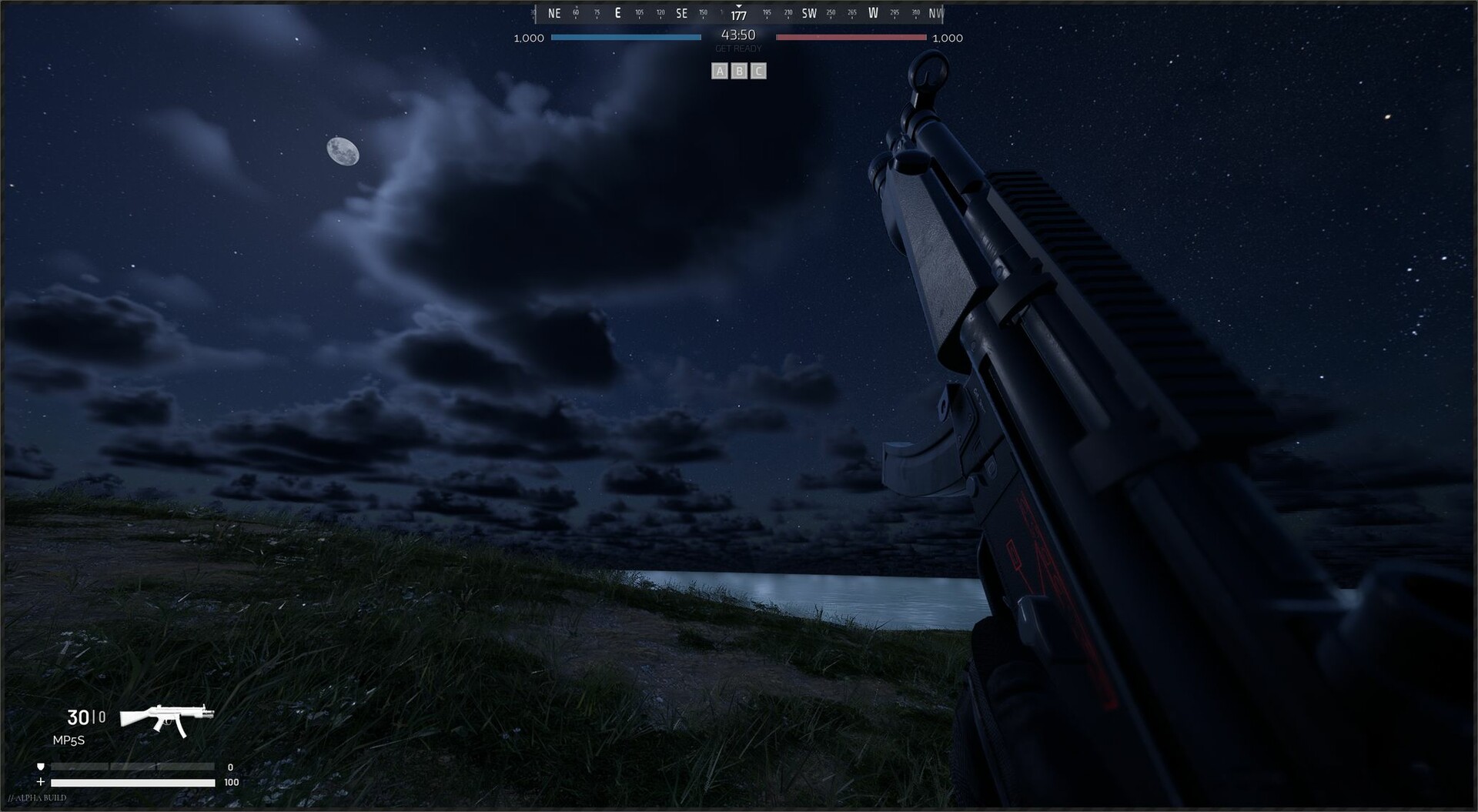Screen dimensions: 1478x812
Task: Toggle the red team ticket bar
Action: pos(851,37)
